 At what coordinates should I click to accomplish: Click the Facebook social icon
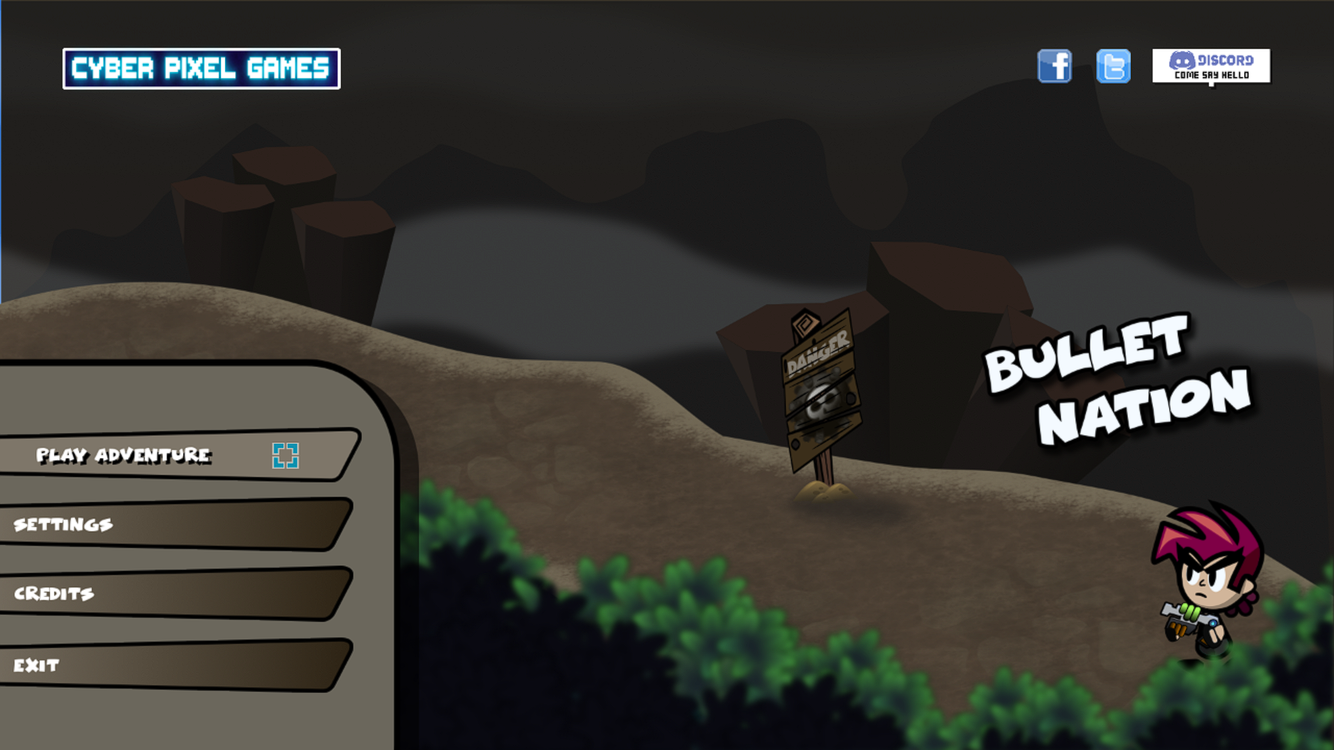(1053, 64)
